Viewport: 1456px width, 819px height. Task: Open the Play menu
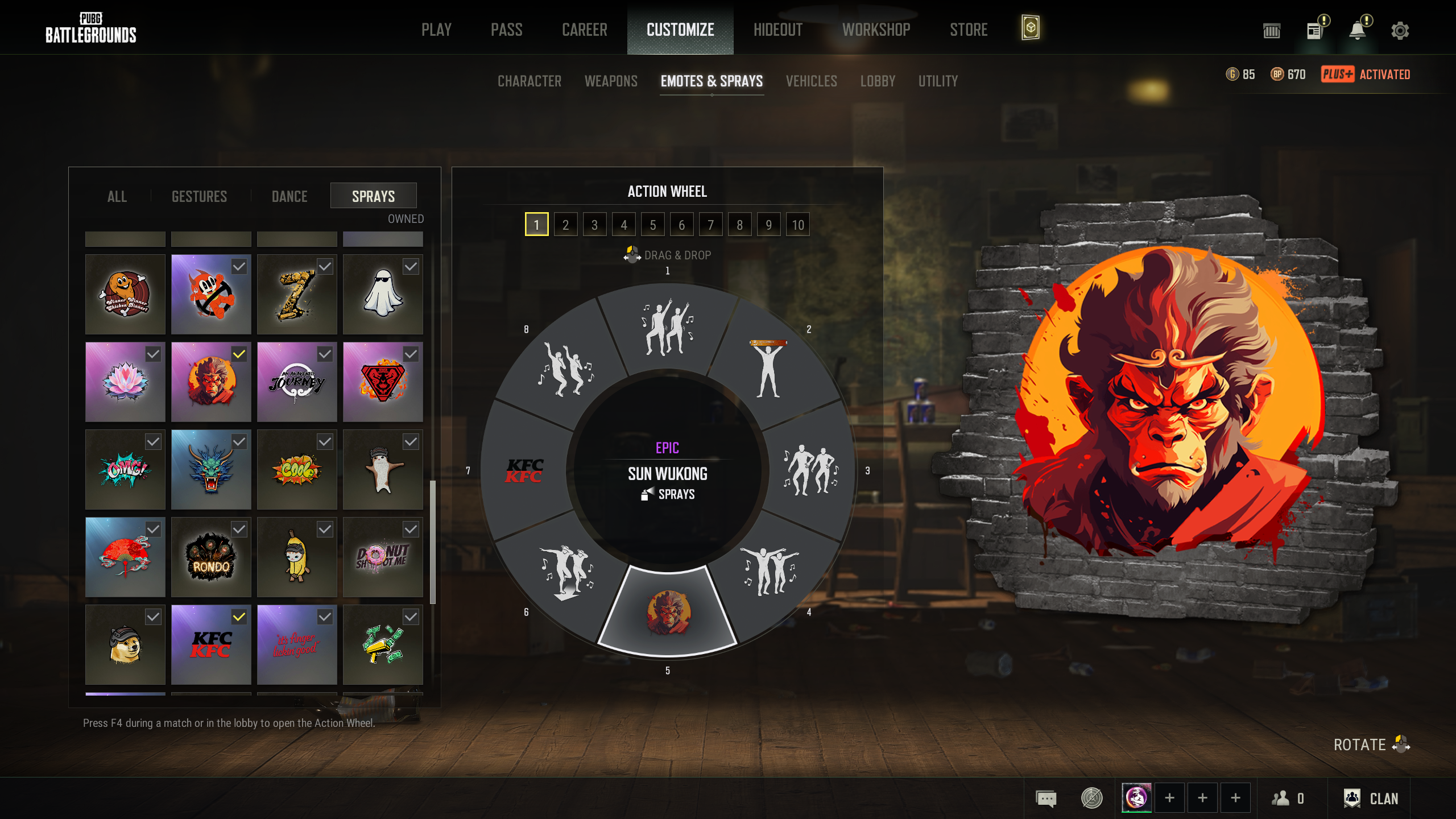coord(436,30)
